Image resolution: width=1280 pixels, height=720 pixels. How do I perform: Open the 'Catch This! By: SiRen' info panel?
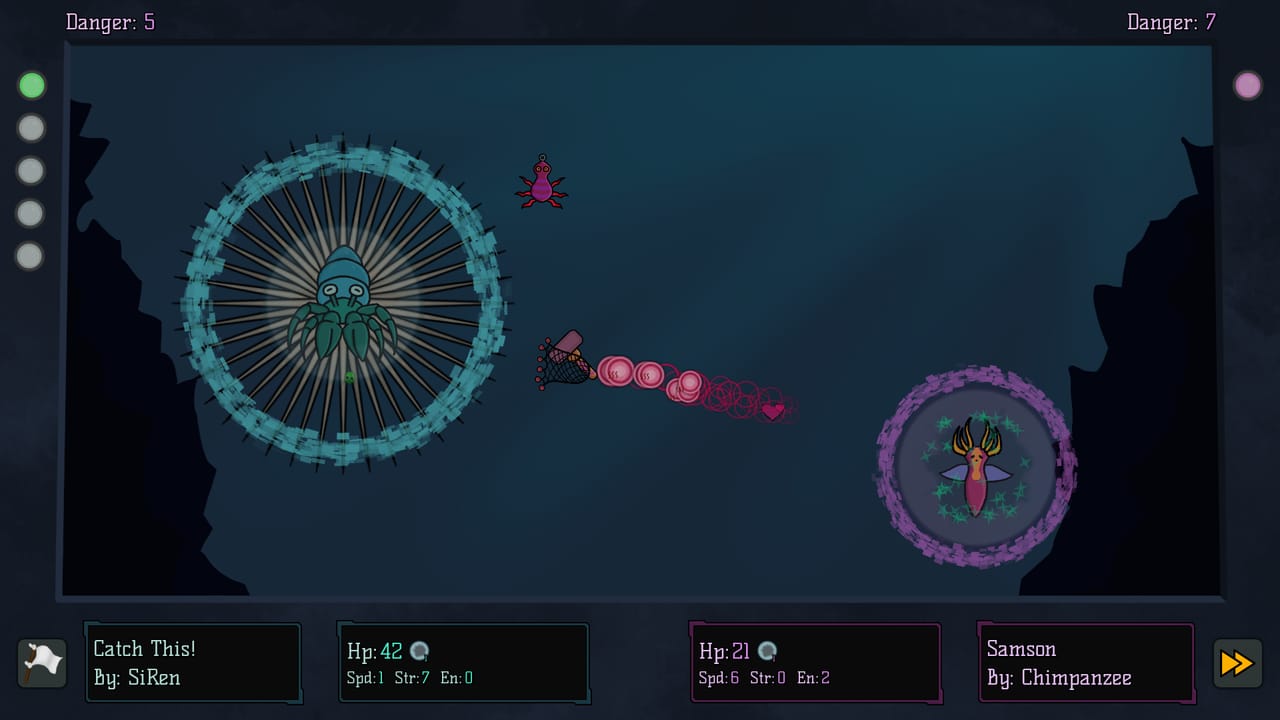(x=192, y=662)
